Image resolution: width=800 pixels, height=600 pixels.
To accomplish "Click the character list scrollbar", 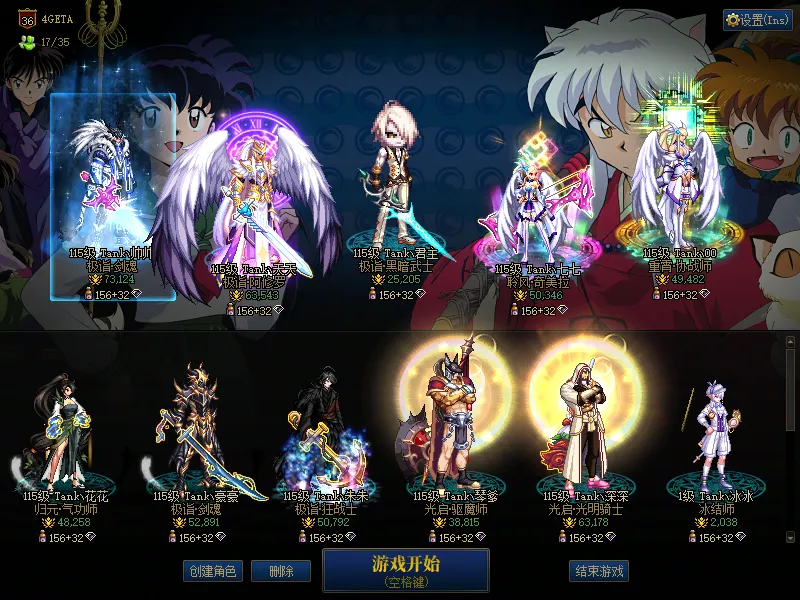I will [790, 440].
